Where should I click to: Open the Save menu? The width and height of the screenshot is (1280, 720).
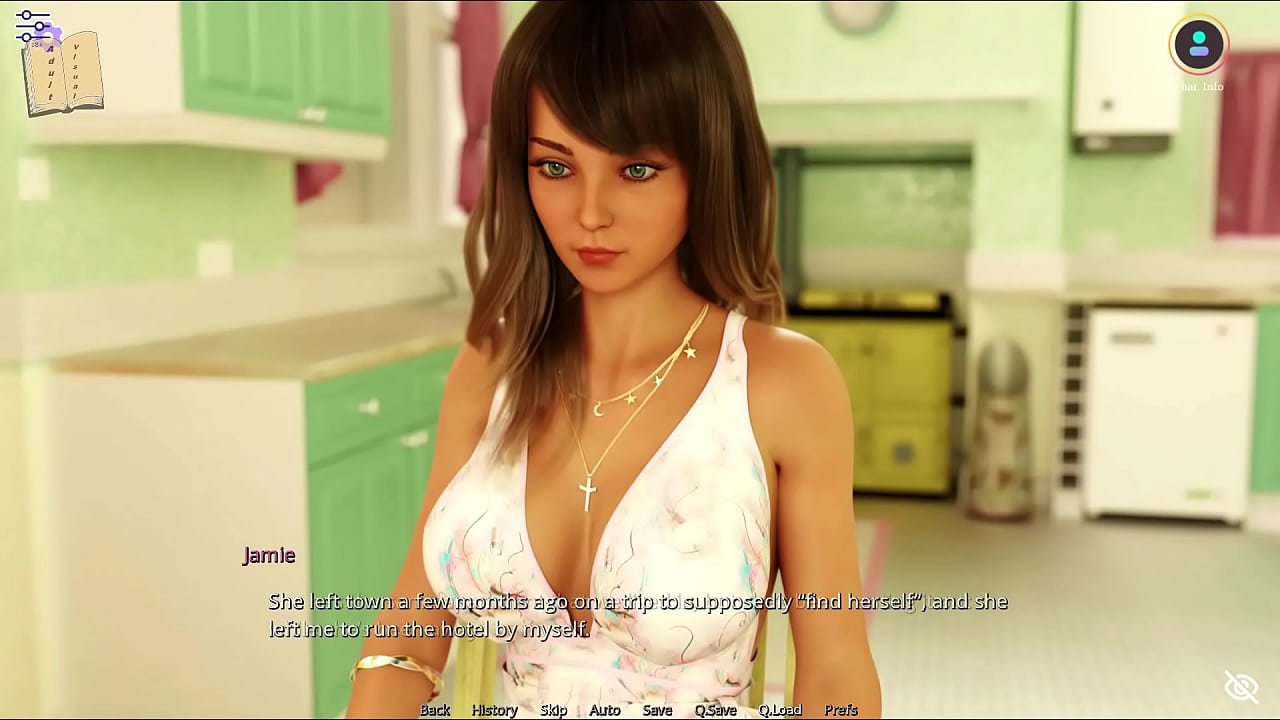coord(657,709)
